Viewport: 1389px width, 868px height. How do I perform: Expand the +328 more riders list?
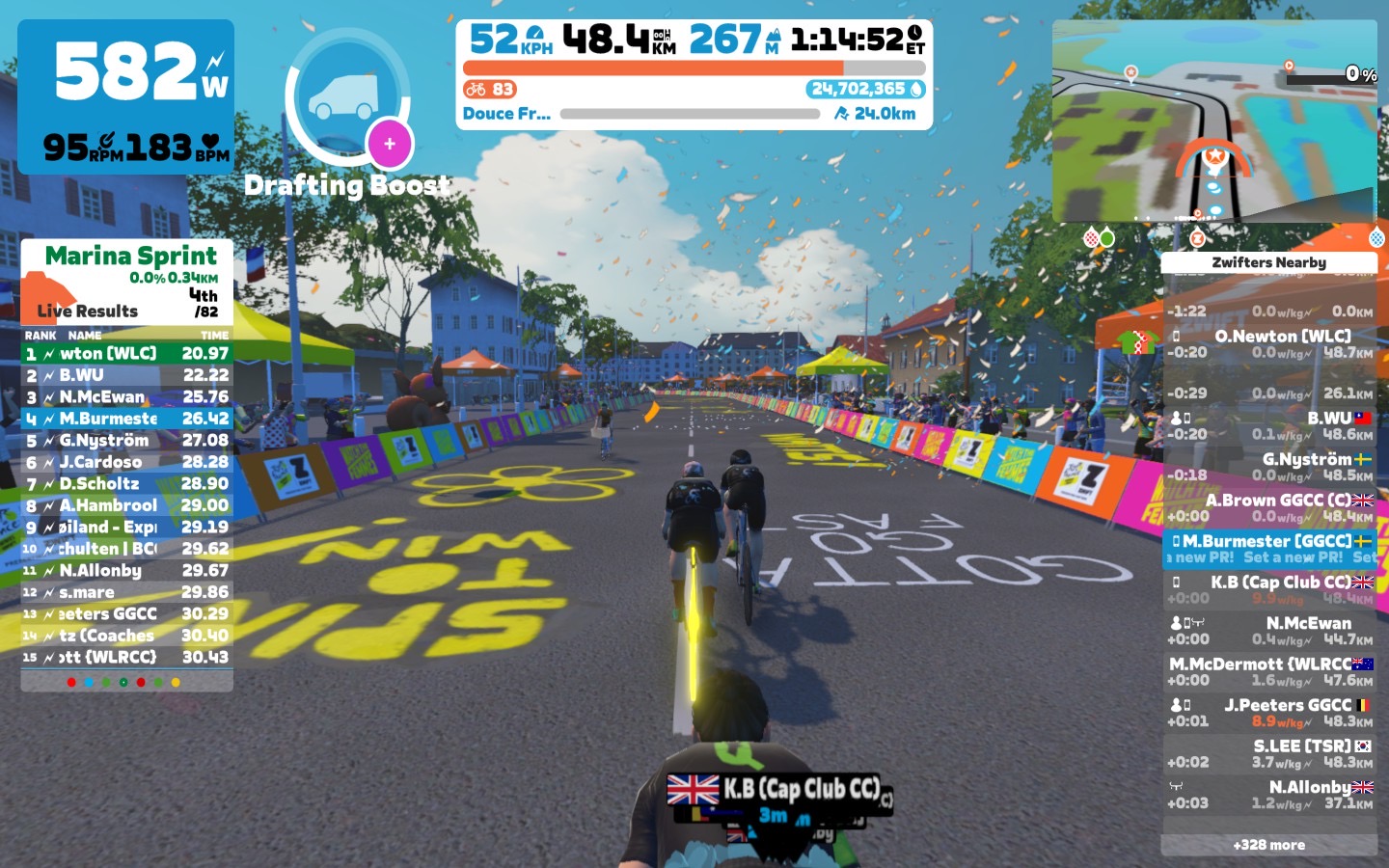[x=1268, y=845]
